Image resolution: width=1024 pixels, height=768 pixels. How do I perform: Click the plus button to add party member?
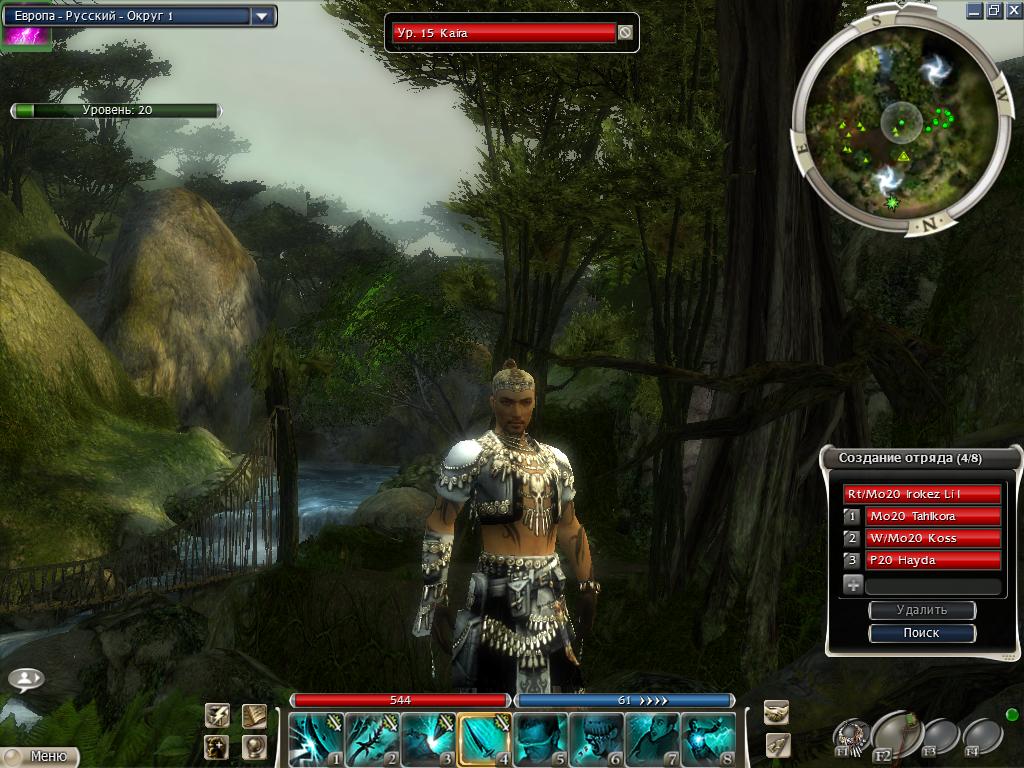click(x=852, y=586)
